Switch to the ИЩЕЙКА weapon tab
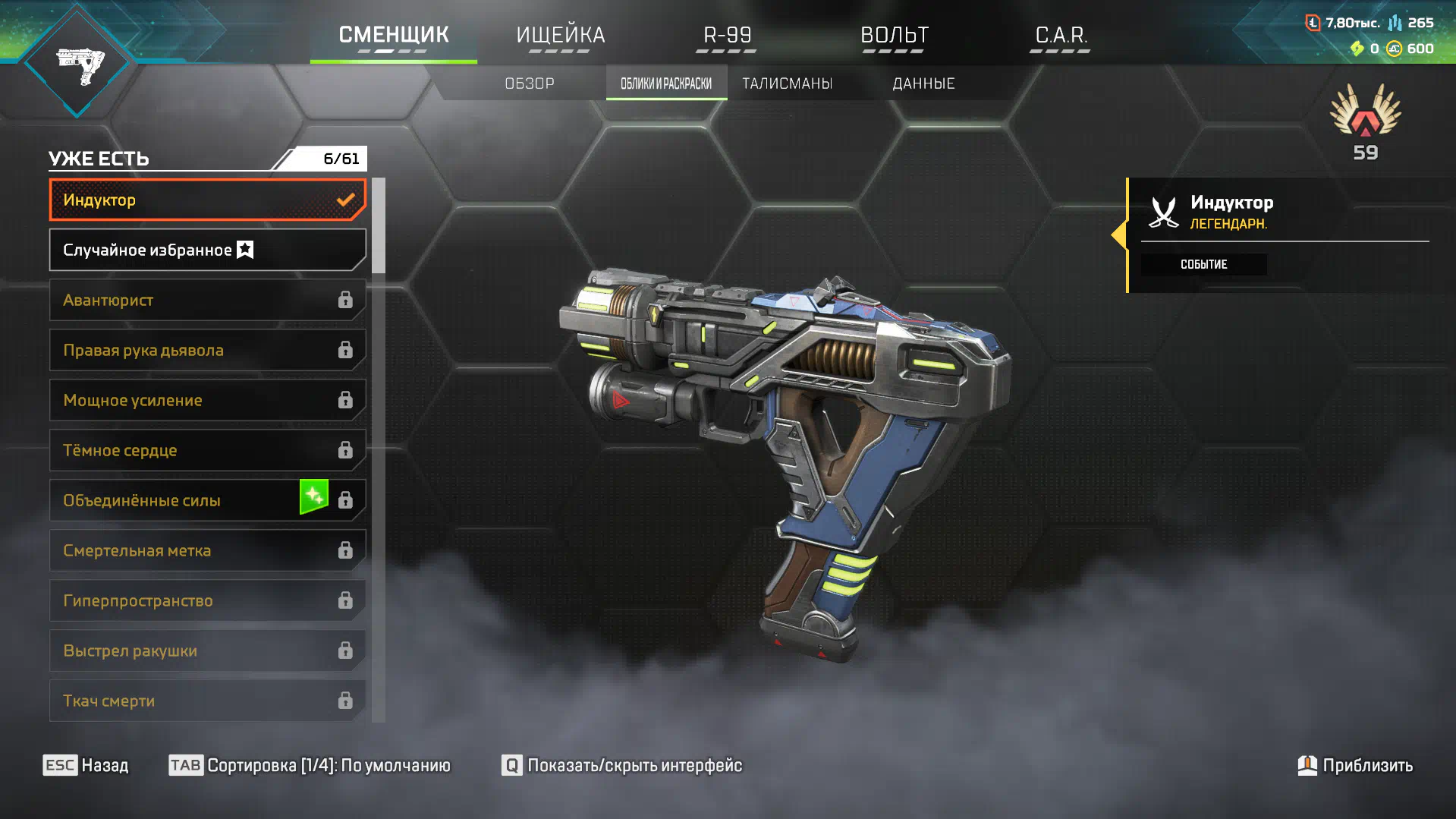Viewport: 1456px width, 819px height. pyautogui.click(x=560, y=36)
